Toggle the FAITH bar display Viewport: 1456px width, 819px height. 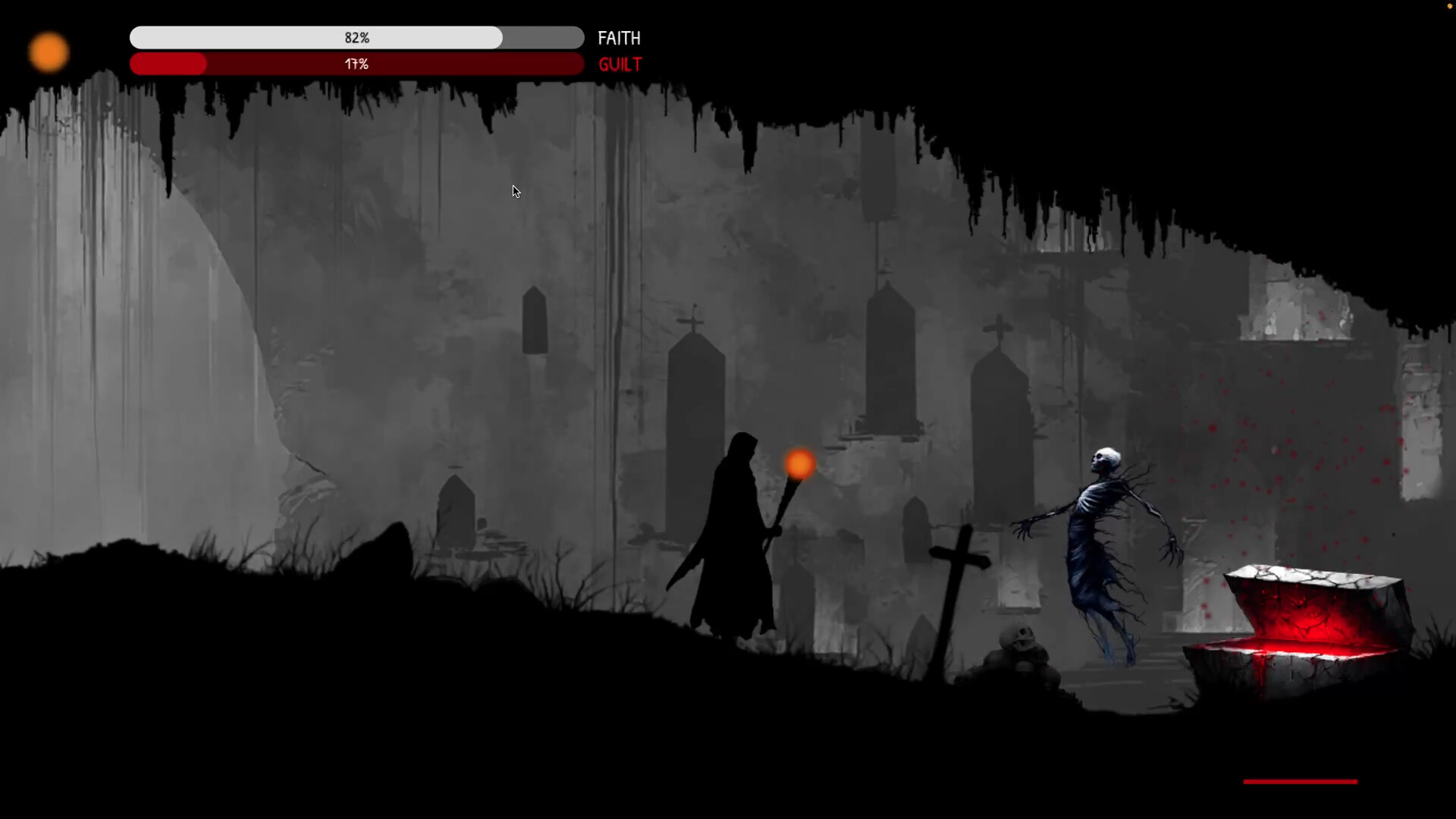click(356, 37)
